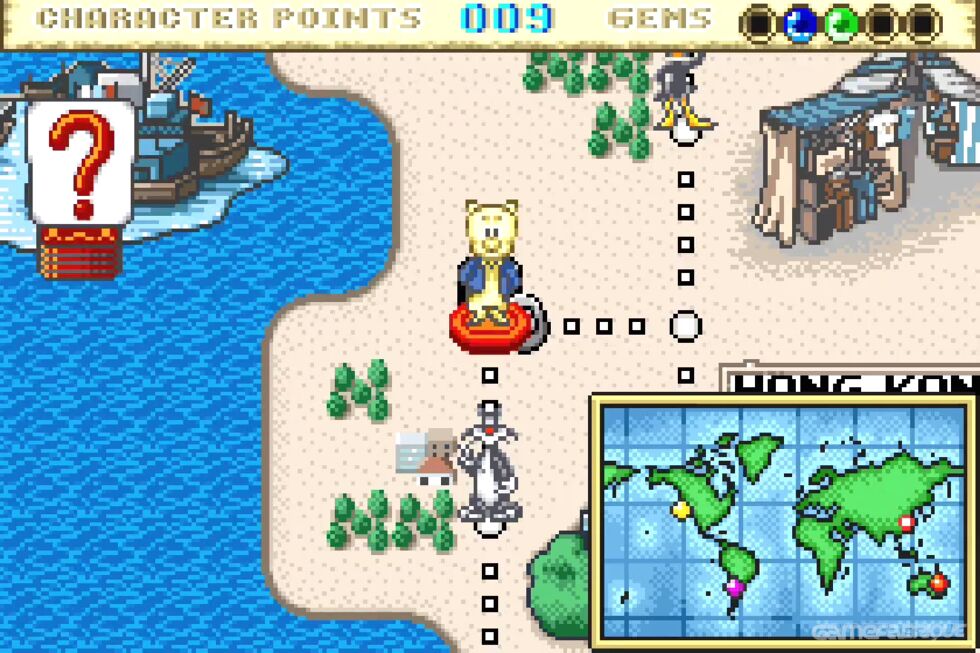Choose the magenta marker on South America
980x653 pixels.
[735, 587]
